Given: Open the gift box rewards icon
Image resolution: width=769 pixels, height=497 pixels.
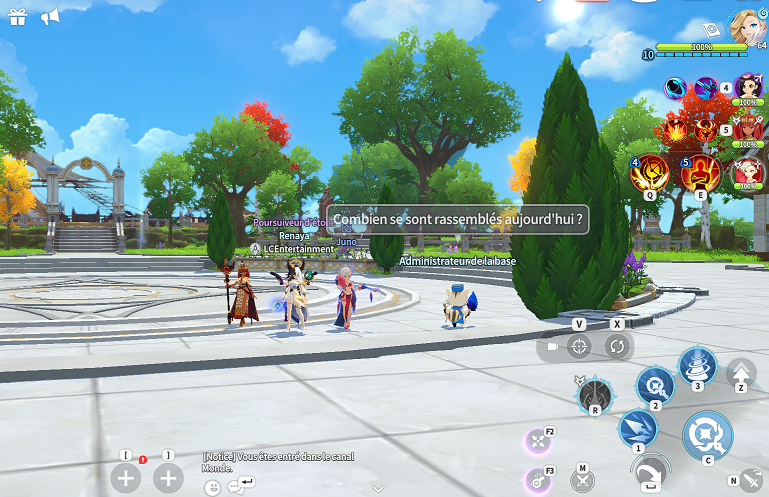Looking at the screenshot, I should coord(18,17).
